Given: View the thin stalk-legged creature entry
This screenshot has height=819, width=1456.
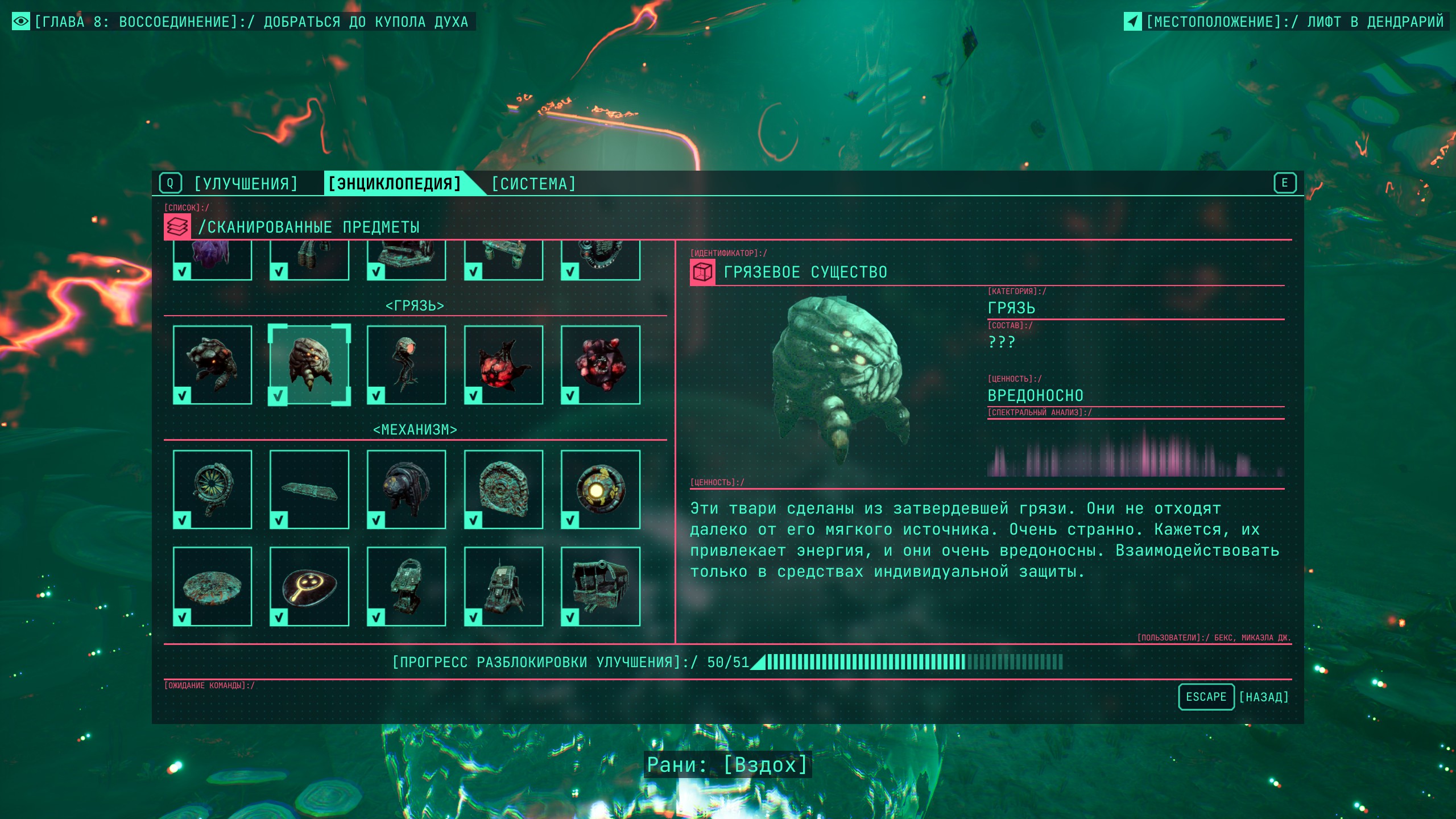Looking at the screenshot, I should [406, 365].
